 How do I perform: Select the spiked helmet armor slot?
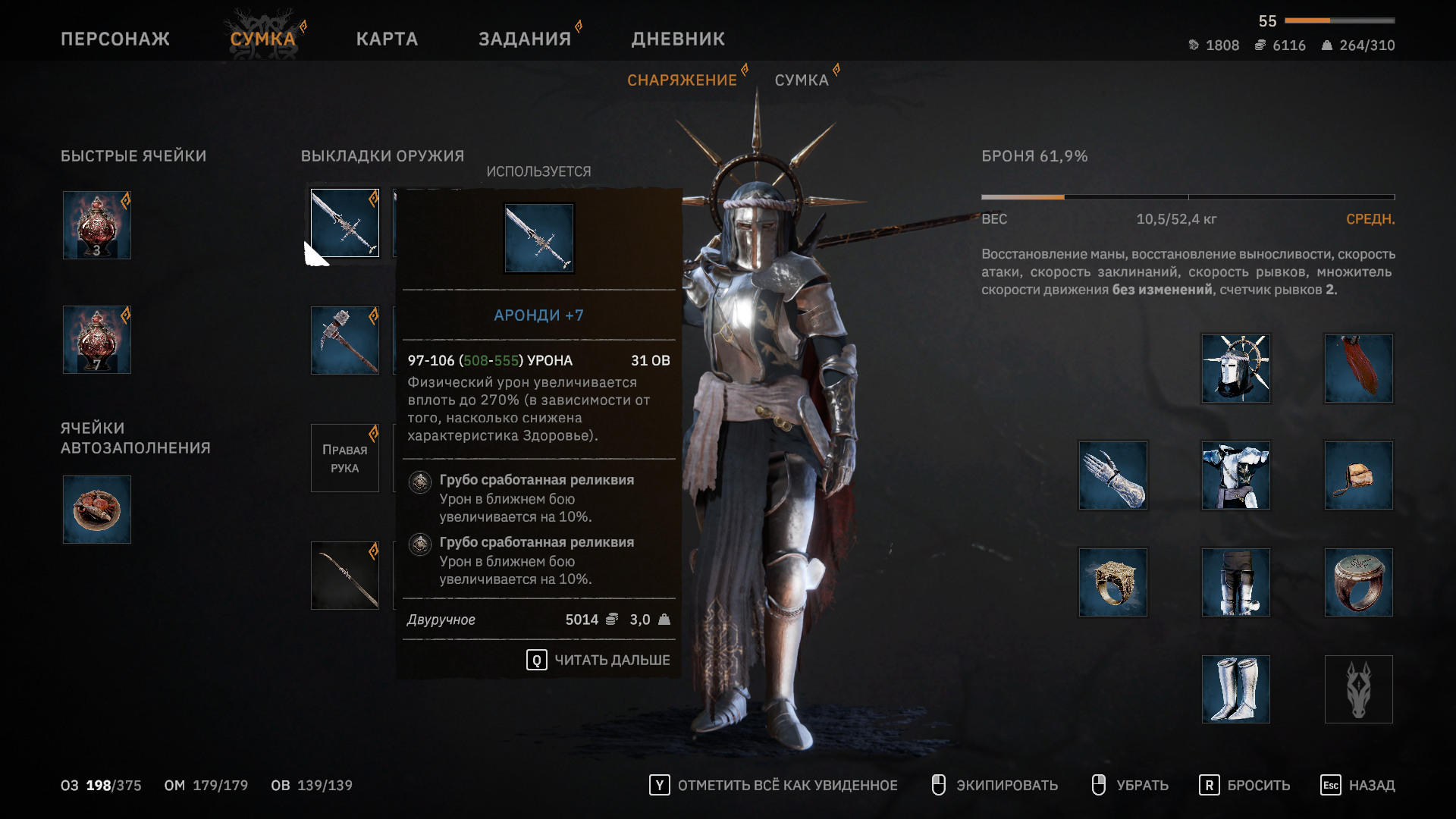(x=1236, y=369)
